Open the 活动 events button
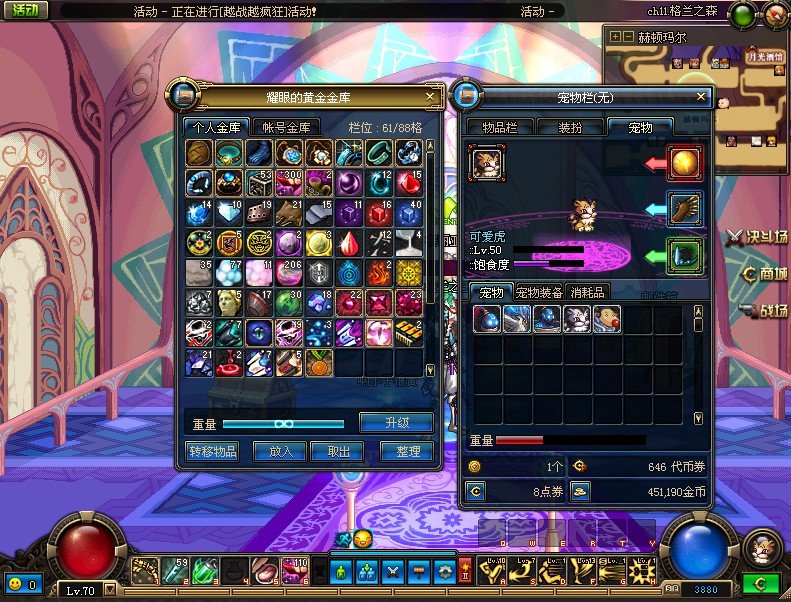The height and width of the screenshot is (602, 791). (25, 11)
